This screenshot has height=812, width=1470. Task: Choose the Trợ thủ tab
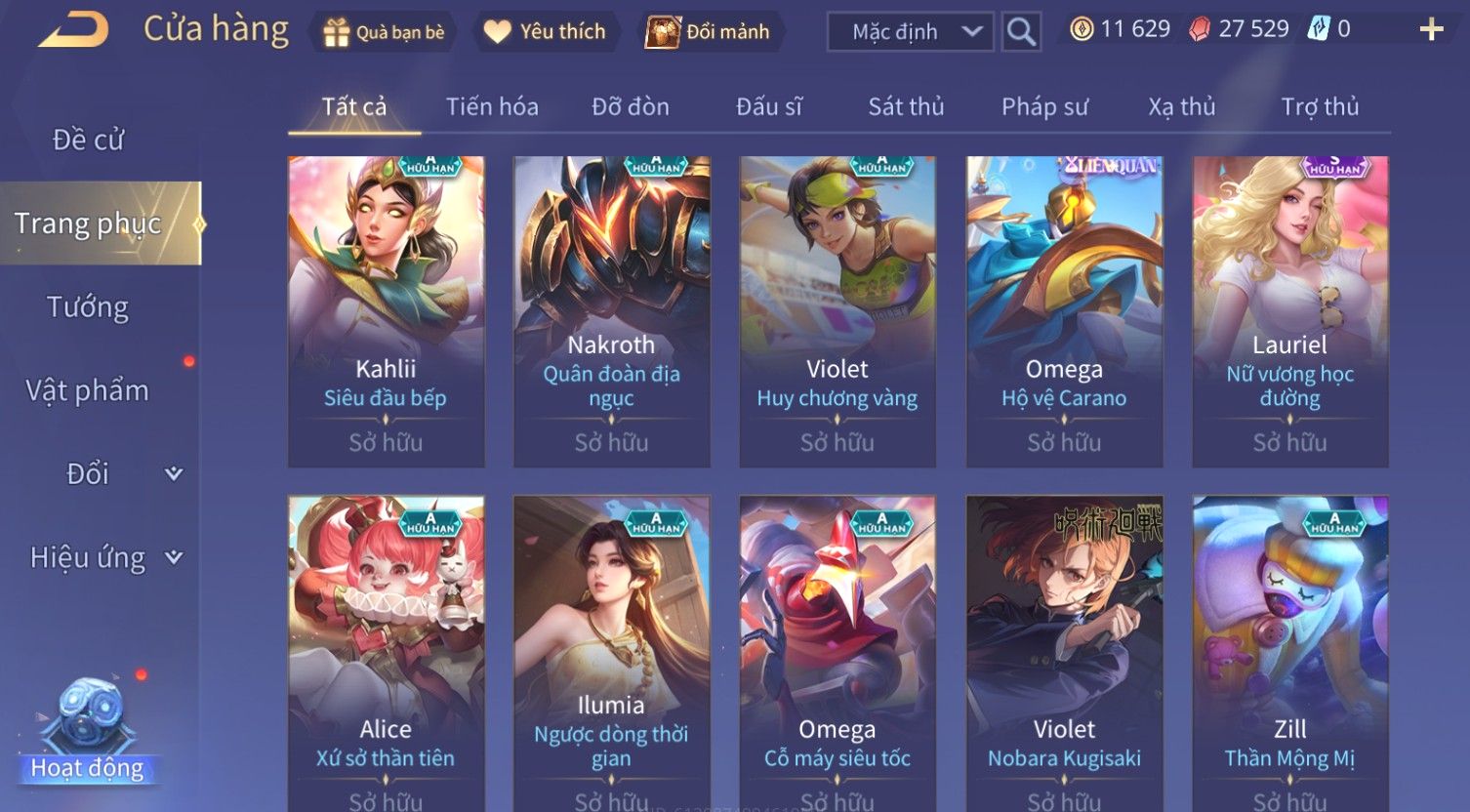(1320, 106)
